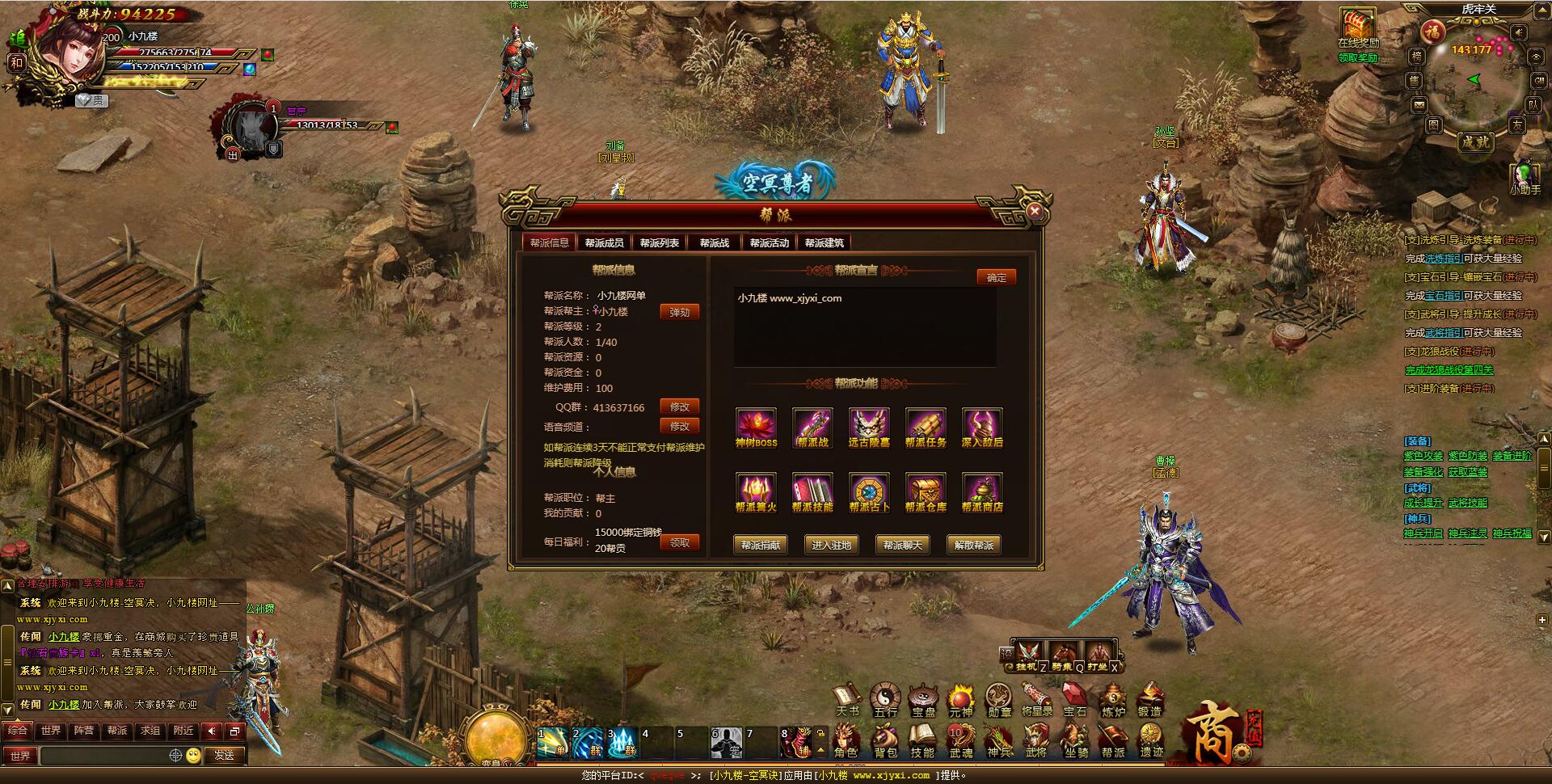Select the 帮派建筑 tab
The width and height of the screenshot is (1552, 784).
point(824,242)
